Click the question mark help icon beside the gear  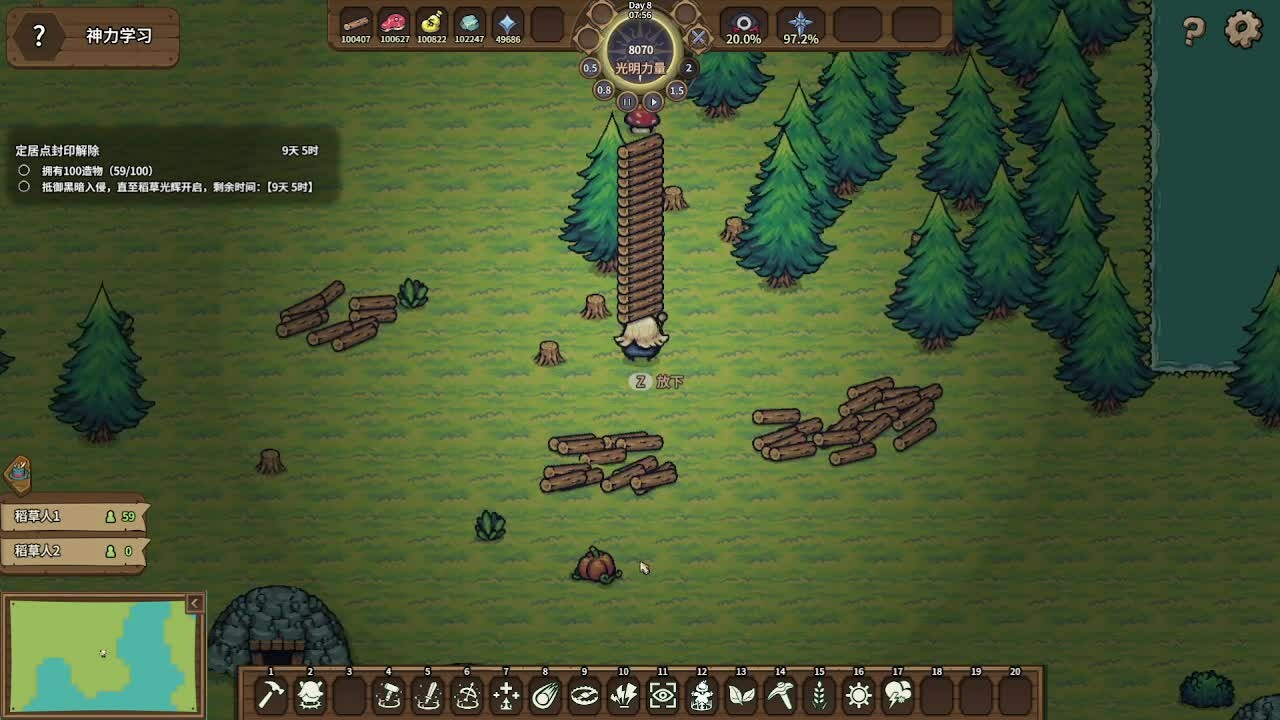(1193, 31)
